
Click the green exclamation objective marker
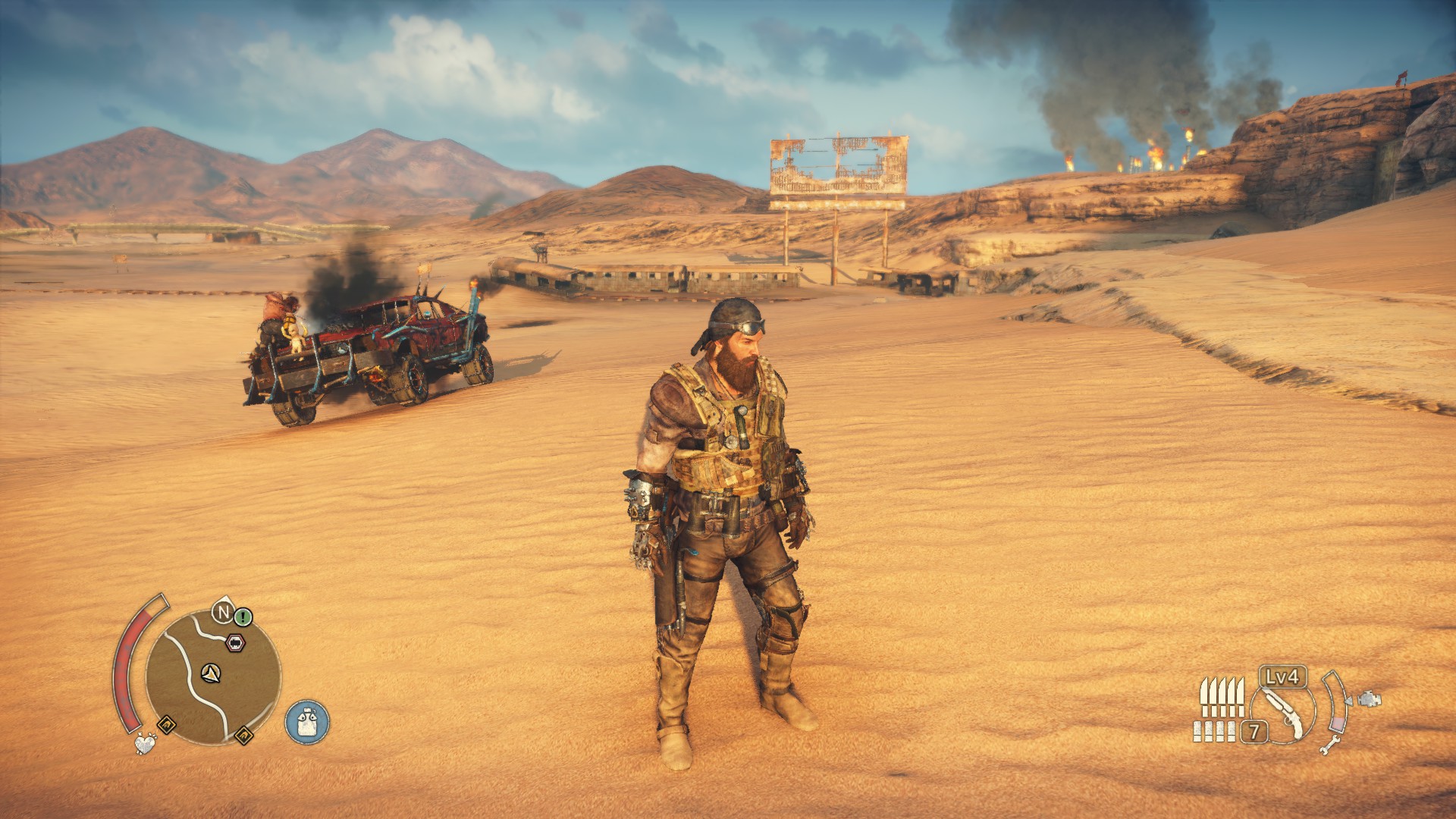tap(243, 617)
